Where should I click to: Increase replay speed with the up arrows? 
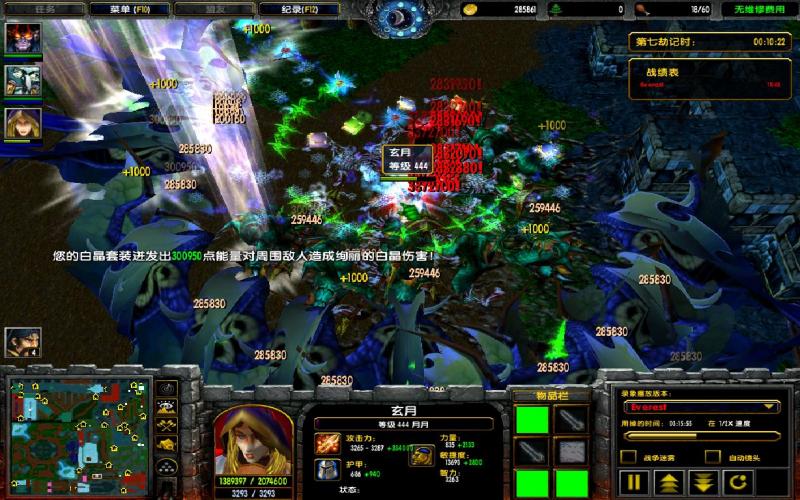[x=670, y=483]
